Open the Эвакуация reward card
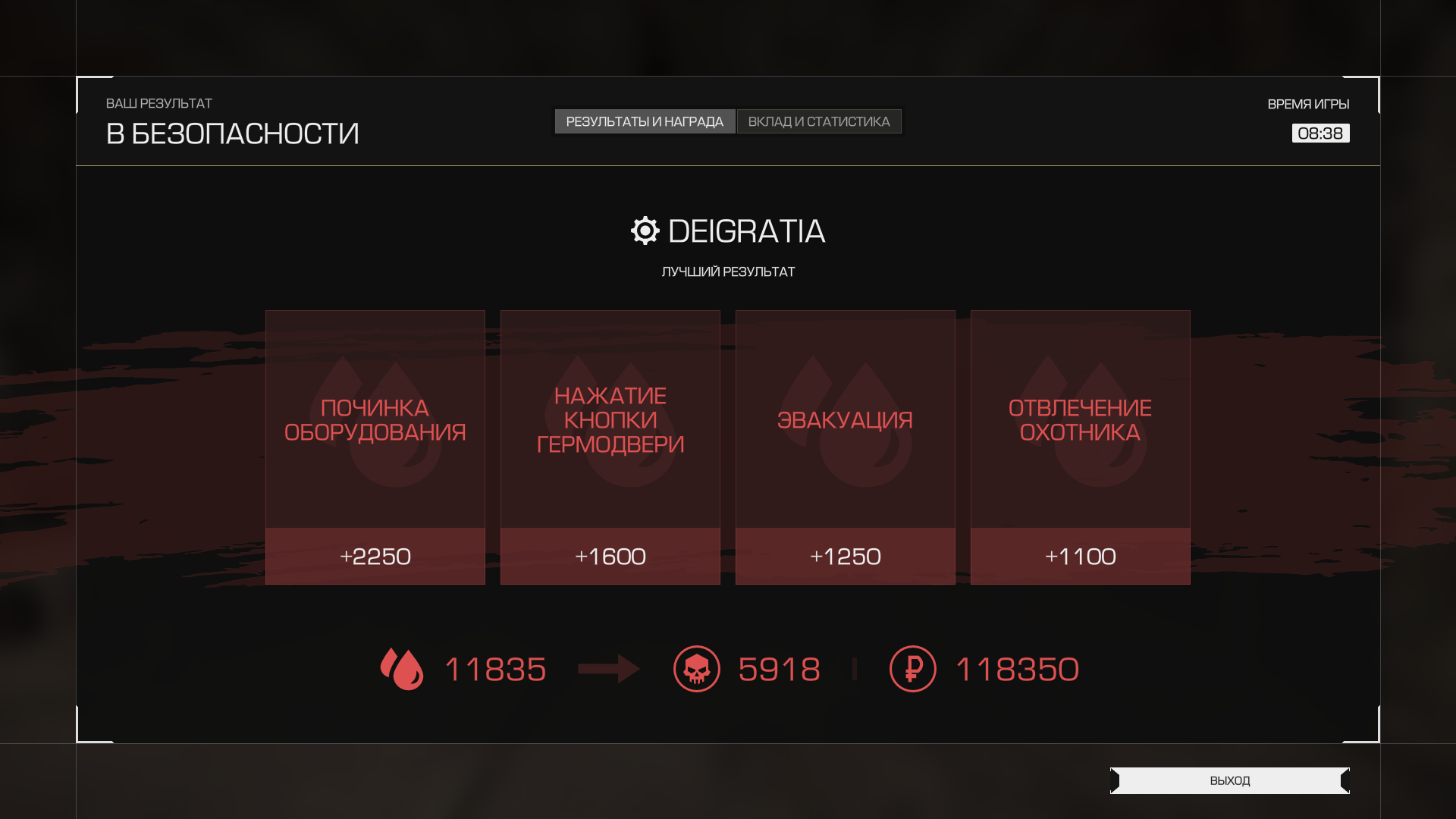Viewport: 1456px width, 819px height. 845,447
